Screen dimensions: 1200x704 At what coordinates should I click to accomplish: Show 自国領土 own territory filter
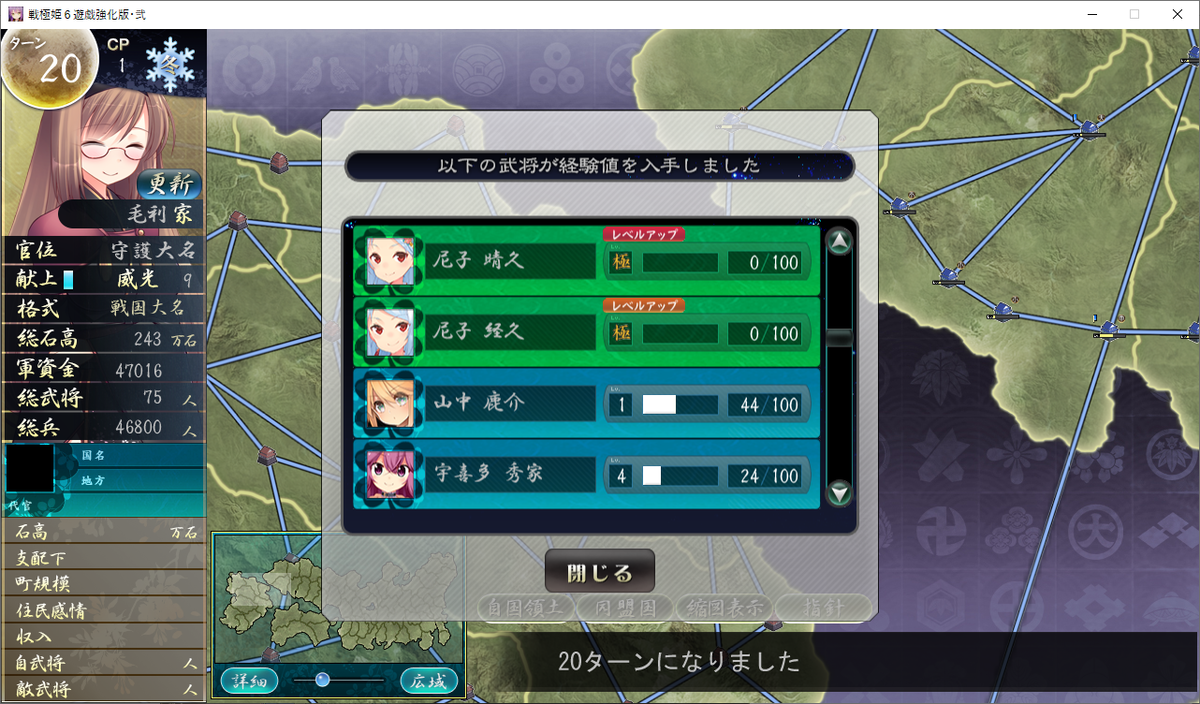(525, 607)
